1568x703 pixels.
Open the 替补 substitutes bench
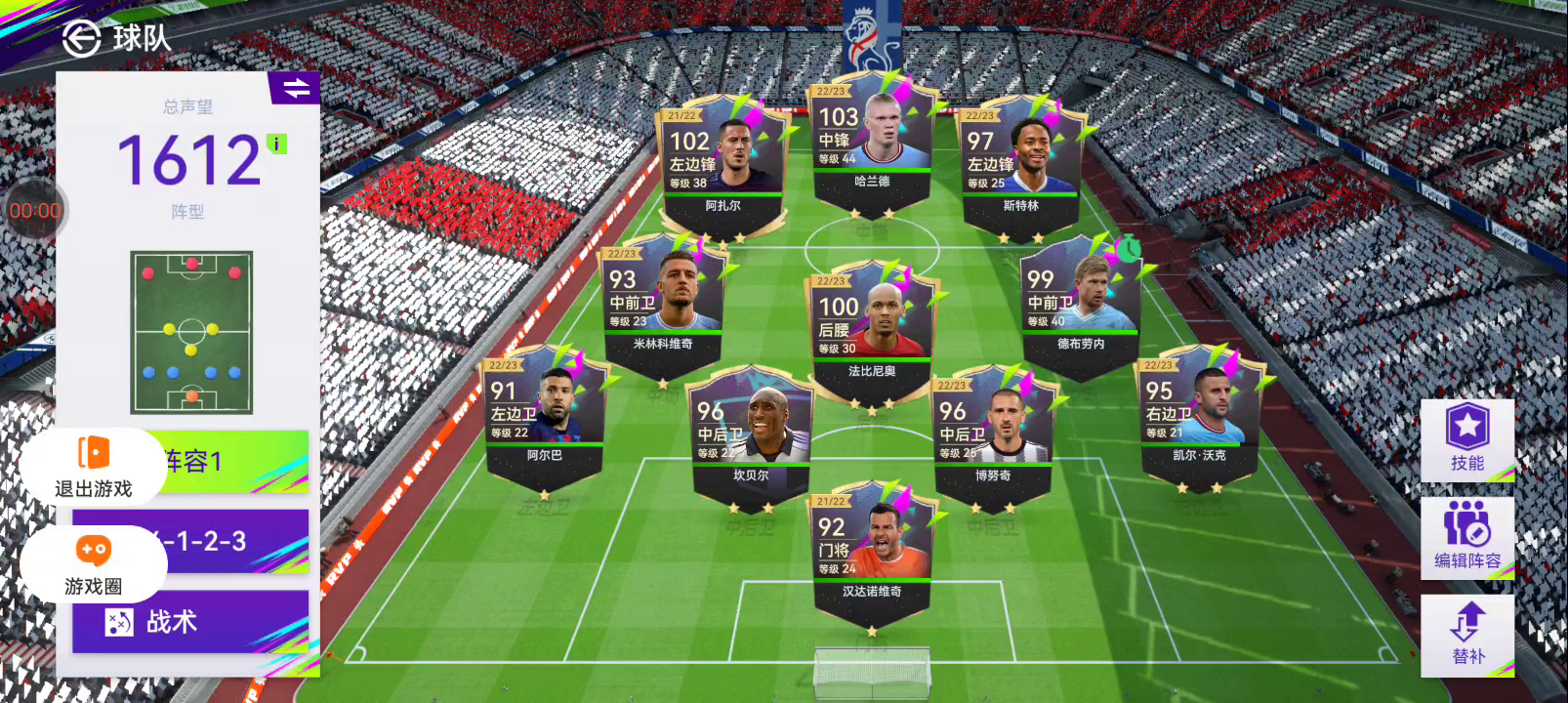click(x=1466, y=635)
